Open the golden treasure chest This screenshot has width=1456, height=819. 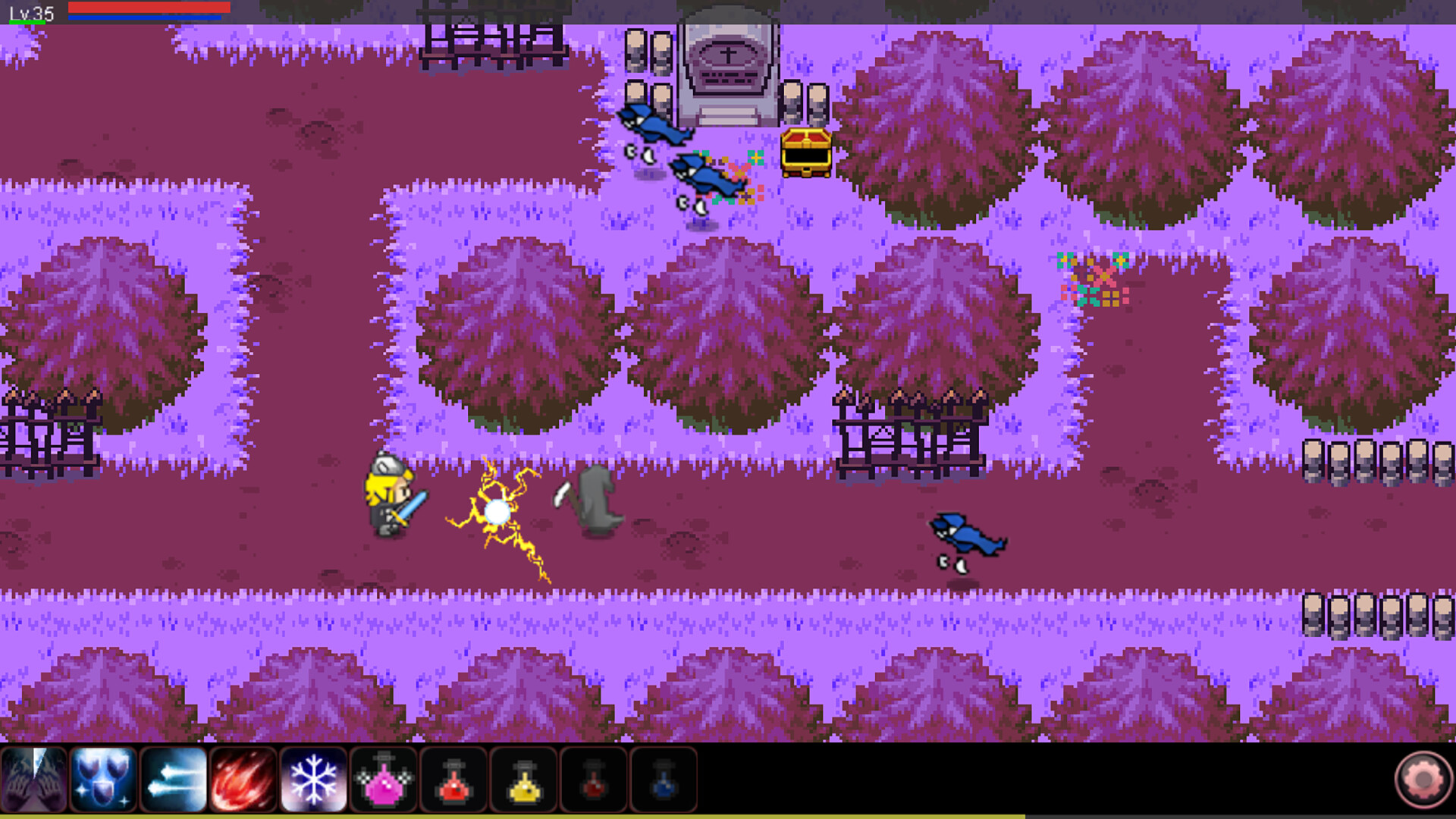pos(805,155)
